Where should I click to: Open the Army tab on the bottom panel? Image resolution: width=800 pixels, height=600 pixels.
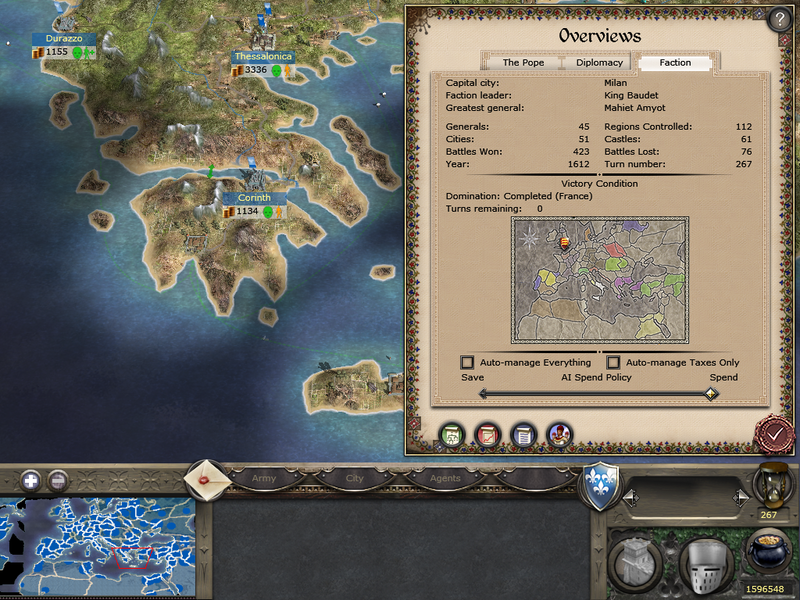pyautogui.click(x=263, y=479)
